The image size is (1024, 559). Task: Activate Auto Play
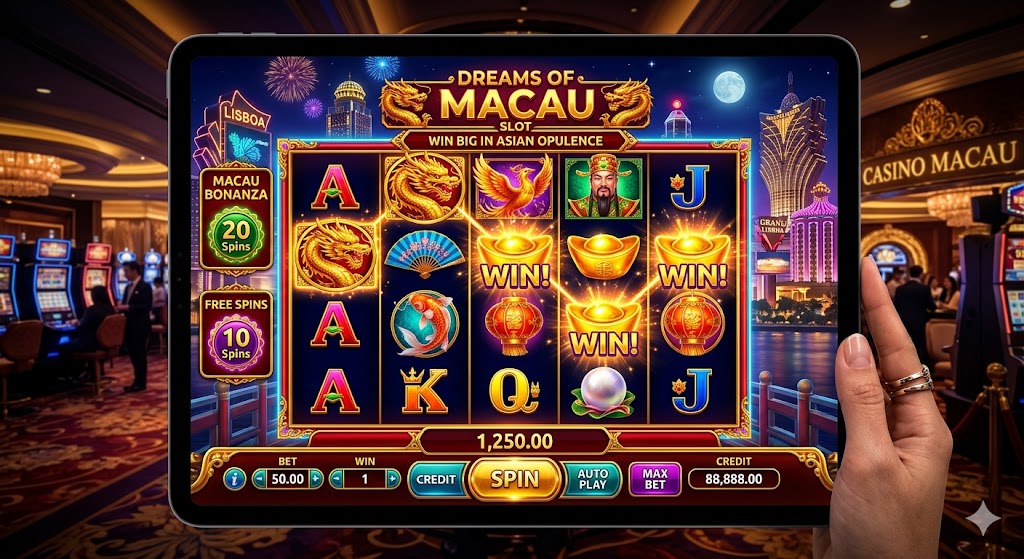point(592,479)
